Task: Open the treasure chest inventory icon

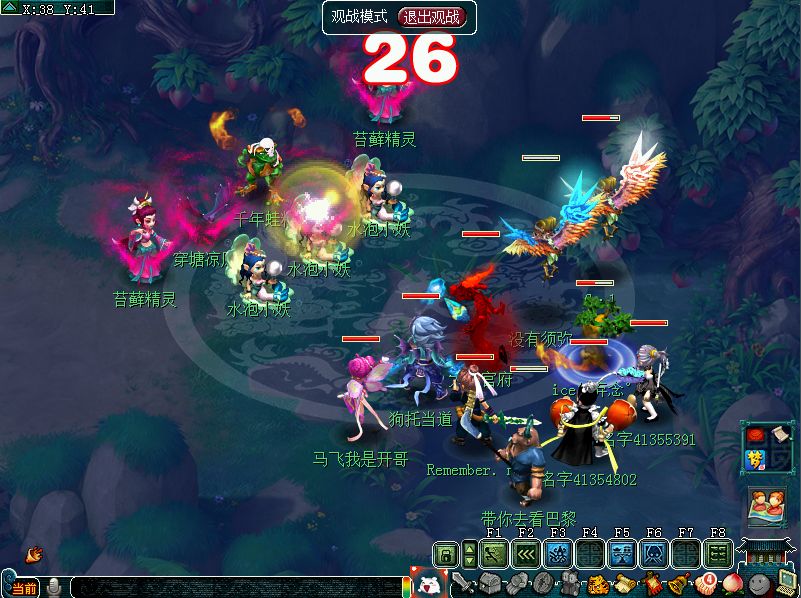Action: pos(490,584)
